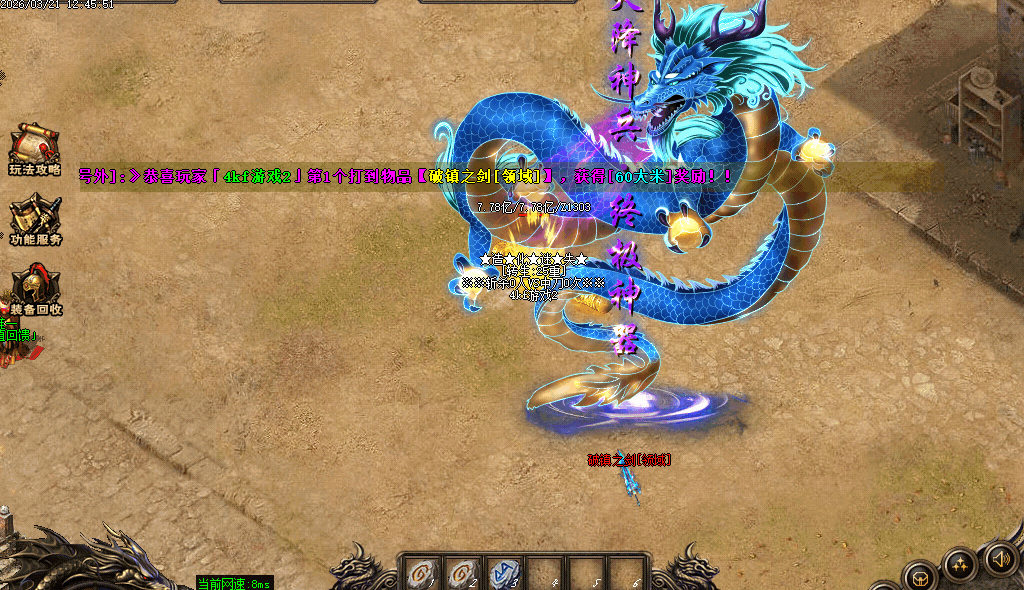Click the round cube box button
Viewport: 1024px width, 590px height.
pos(918,577)
